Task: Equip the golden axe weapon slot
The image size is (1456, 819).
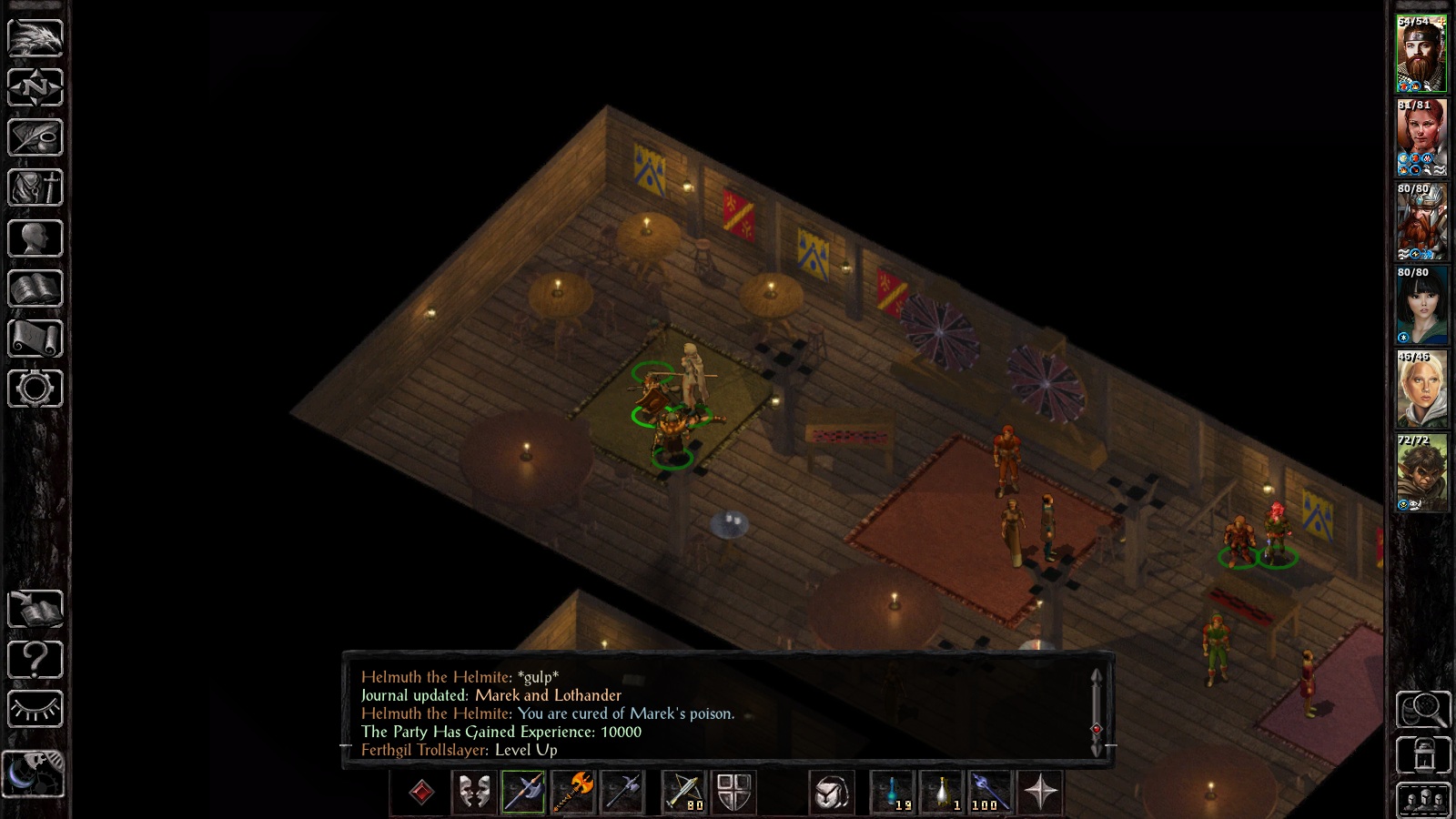Action: (x=573, y=792)
